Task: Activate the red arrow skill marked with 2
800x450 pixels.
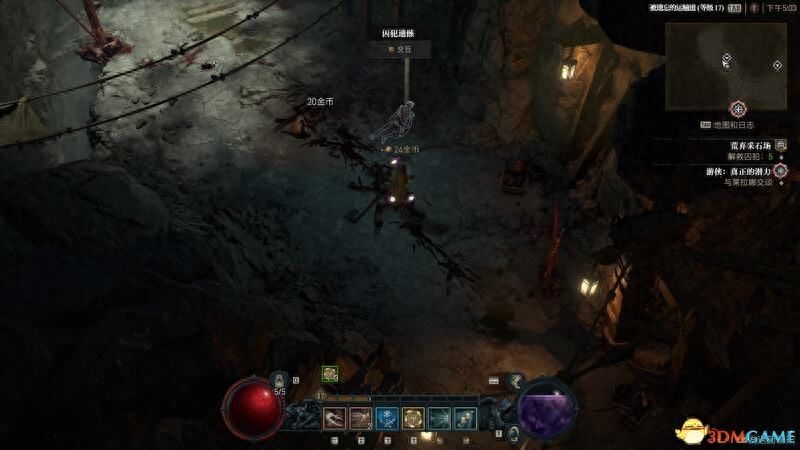Action: click(x=360, y=417)
